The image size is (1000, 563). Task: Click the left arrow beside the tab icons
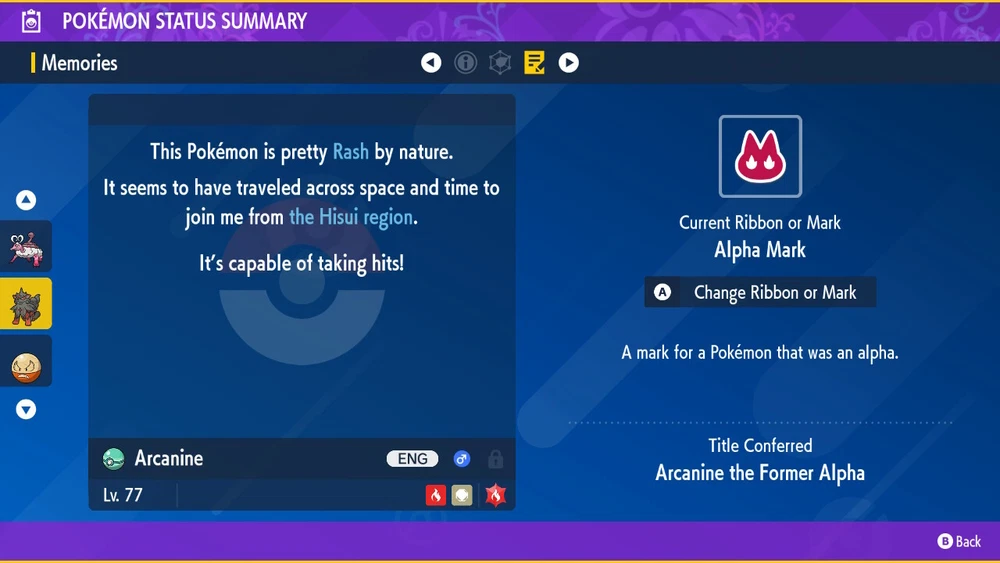(x=431, y=63)
